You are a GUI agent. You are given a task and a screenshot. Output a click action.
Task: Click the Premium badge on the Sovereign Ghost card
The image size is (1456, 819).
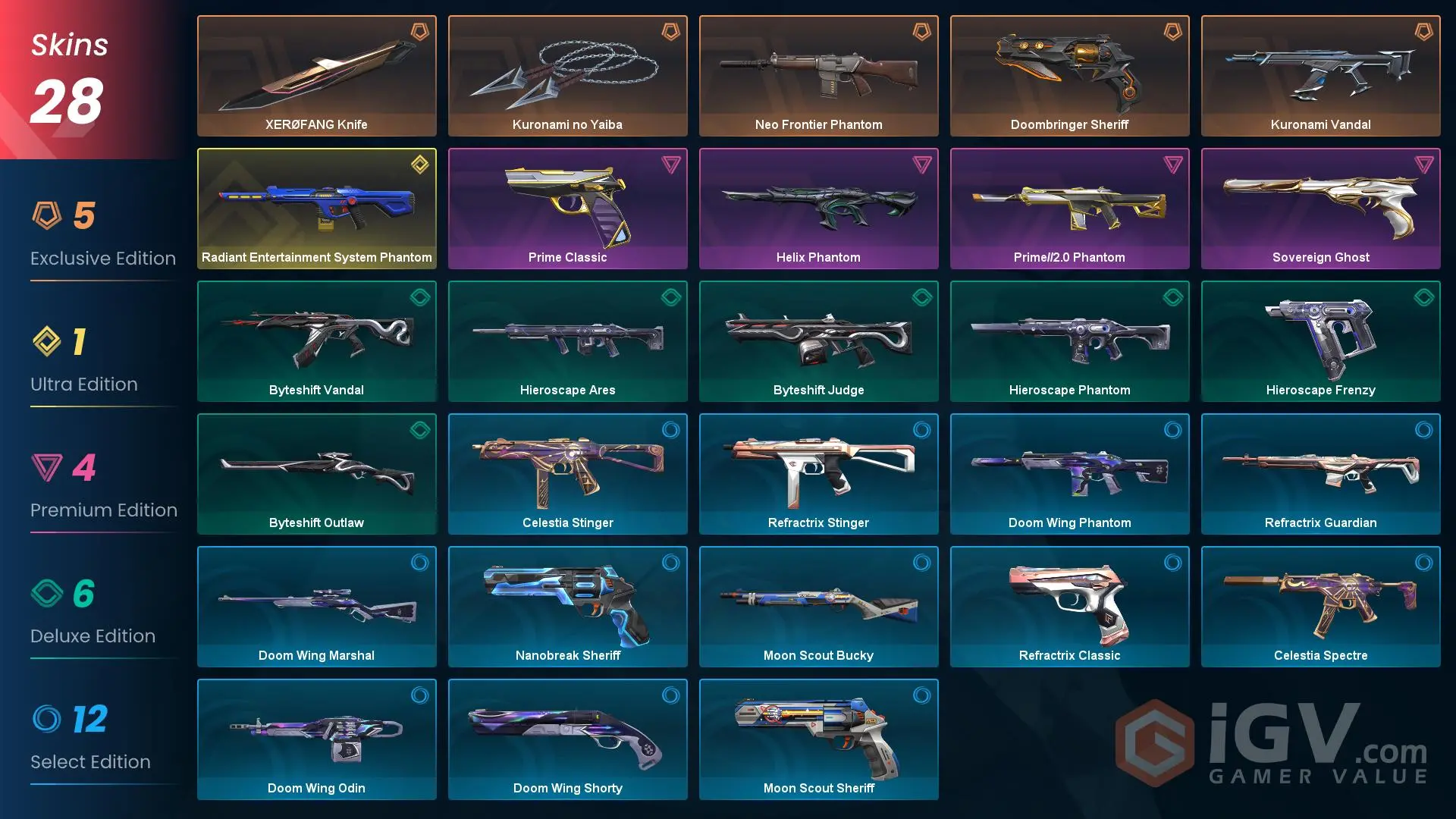tap(1423, 164)
